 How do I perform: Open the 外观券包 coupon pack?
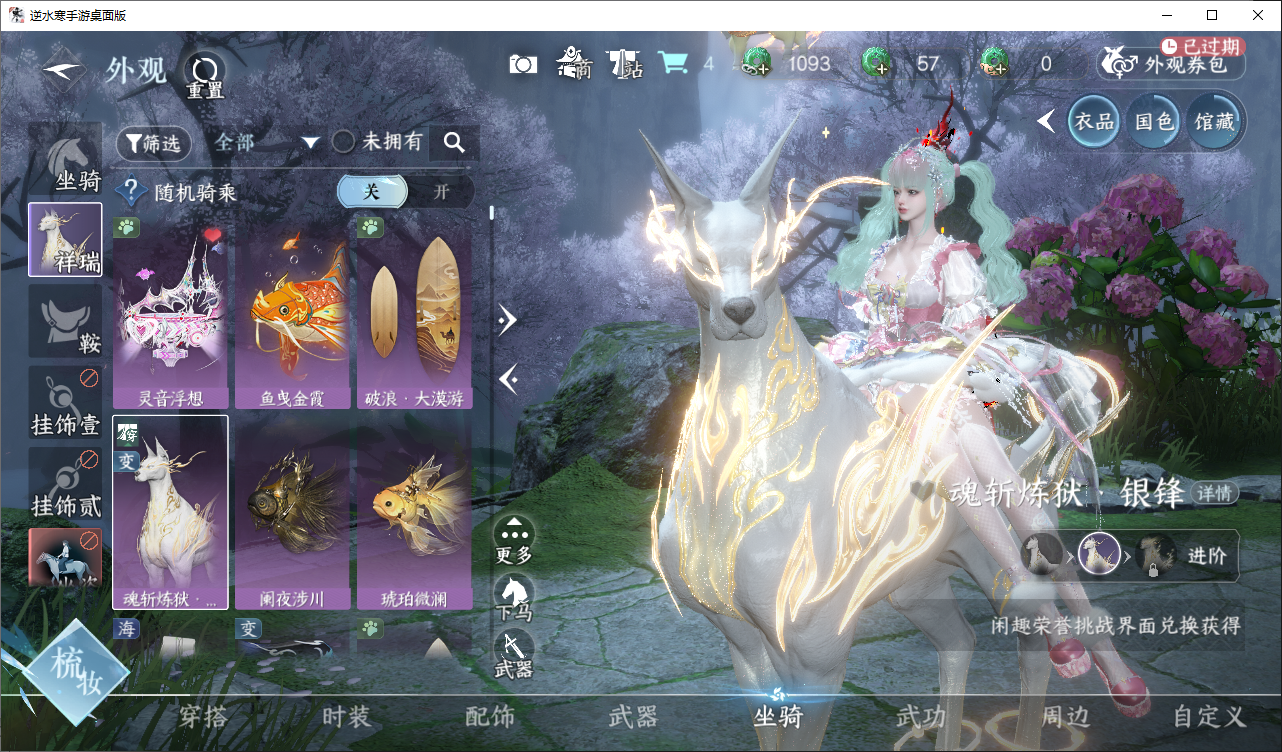pyautogui.click(x=1172, y=63)
